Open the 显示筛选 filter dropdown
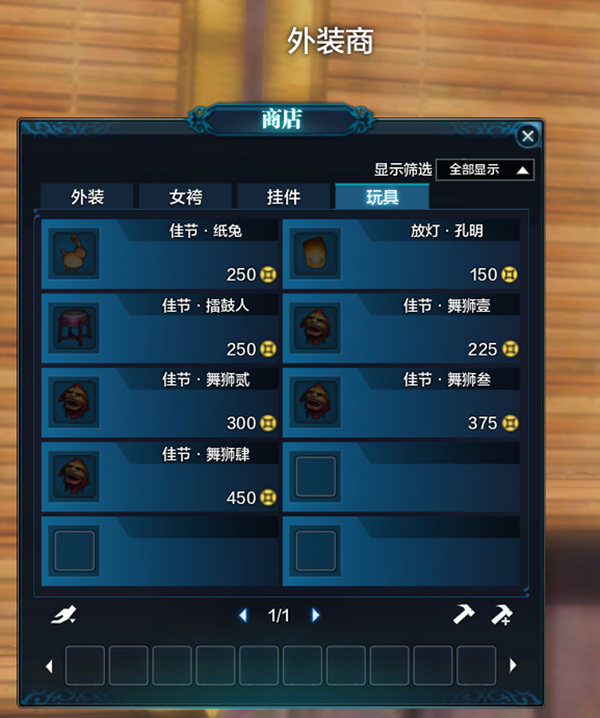The height and width of the screenshot is (718, 600). click(485, 170)
